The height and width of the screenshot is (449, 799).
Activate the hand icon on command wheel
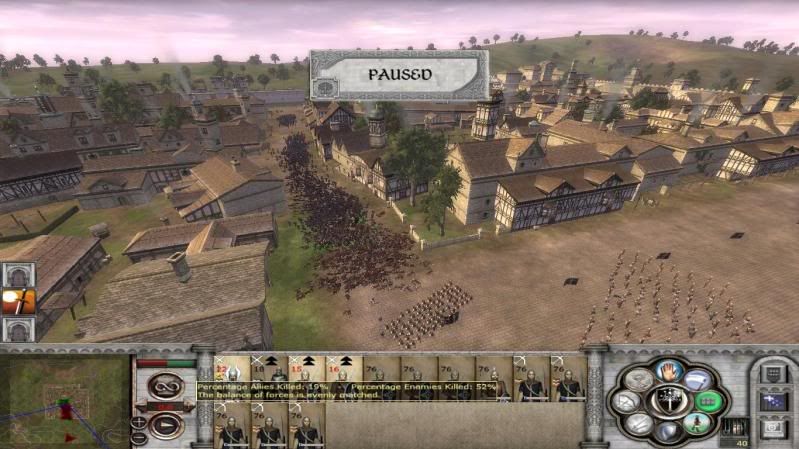(668, 372)
